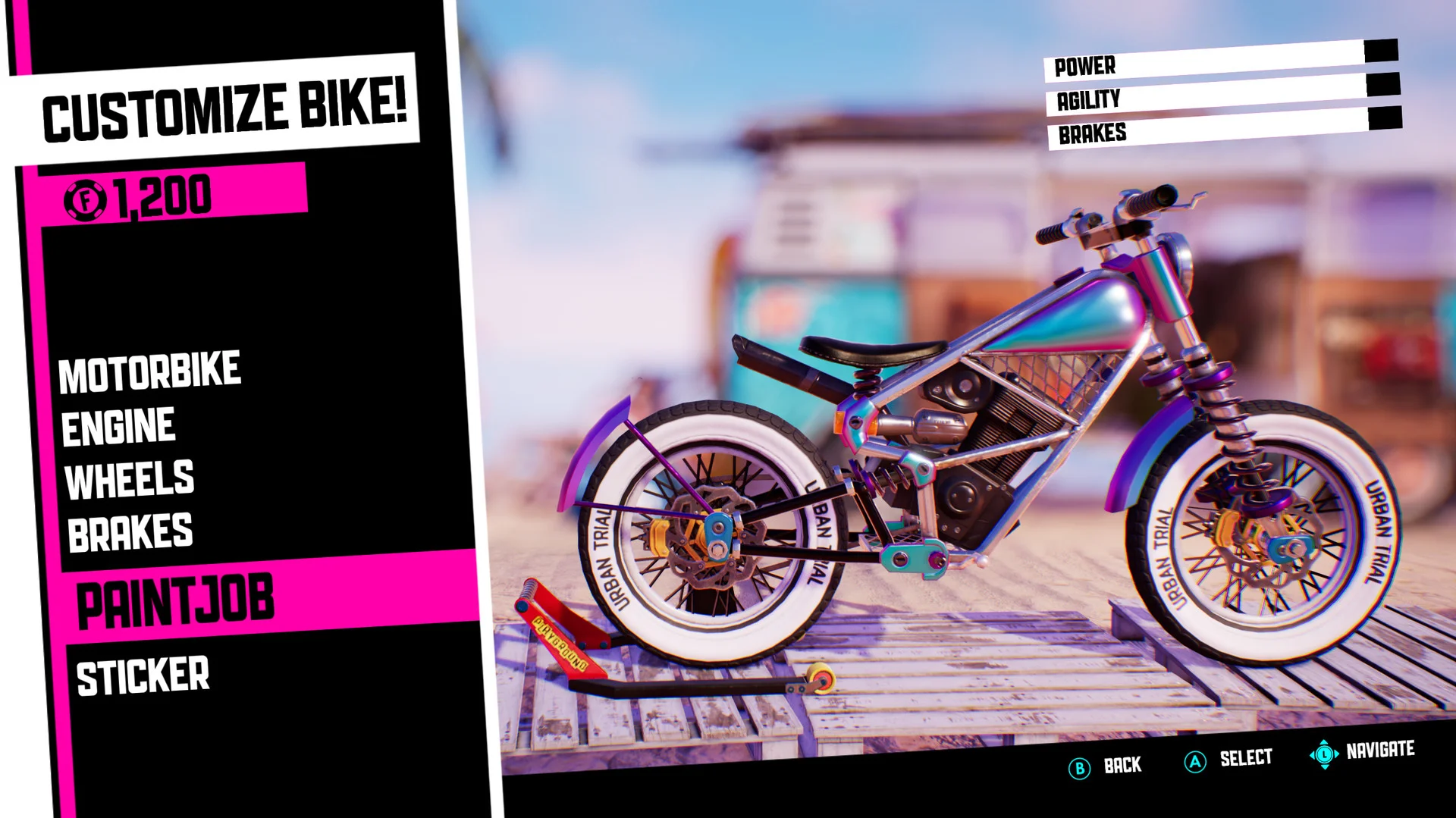Screen dimensions: 1456x818
Task: Open the highlighted PAINTJOB option
Action: pyautogui.click(x=176, y=598)
